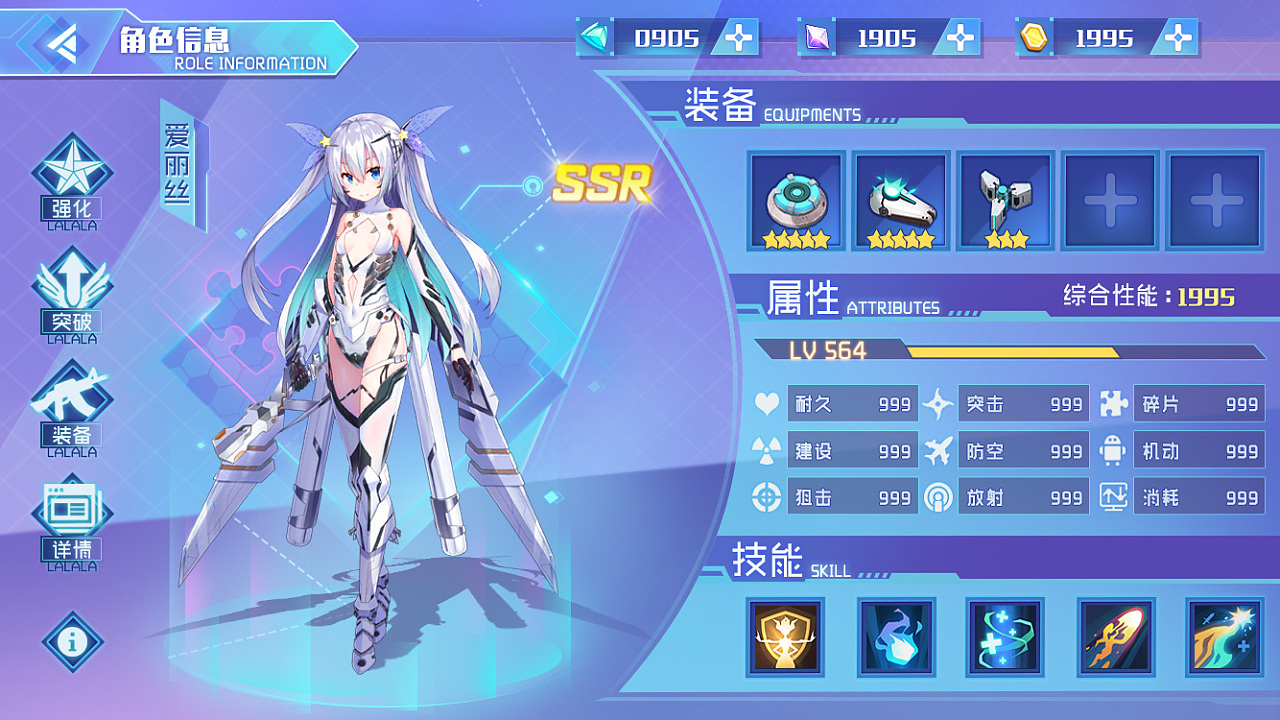The height and width of the screenshot is (720, 1280).
Task: Open the 装备 (Equipment) rifle icon
Action: pyautogui.click(x=71, y=400)
